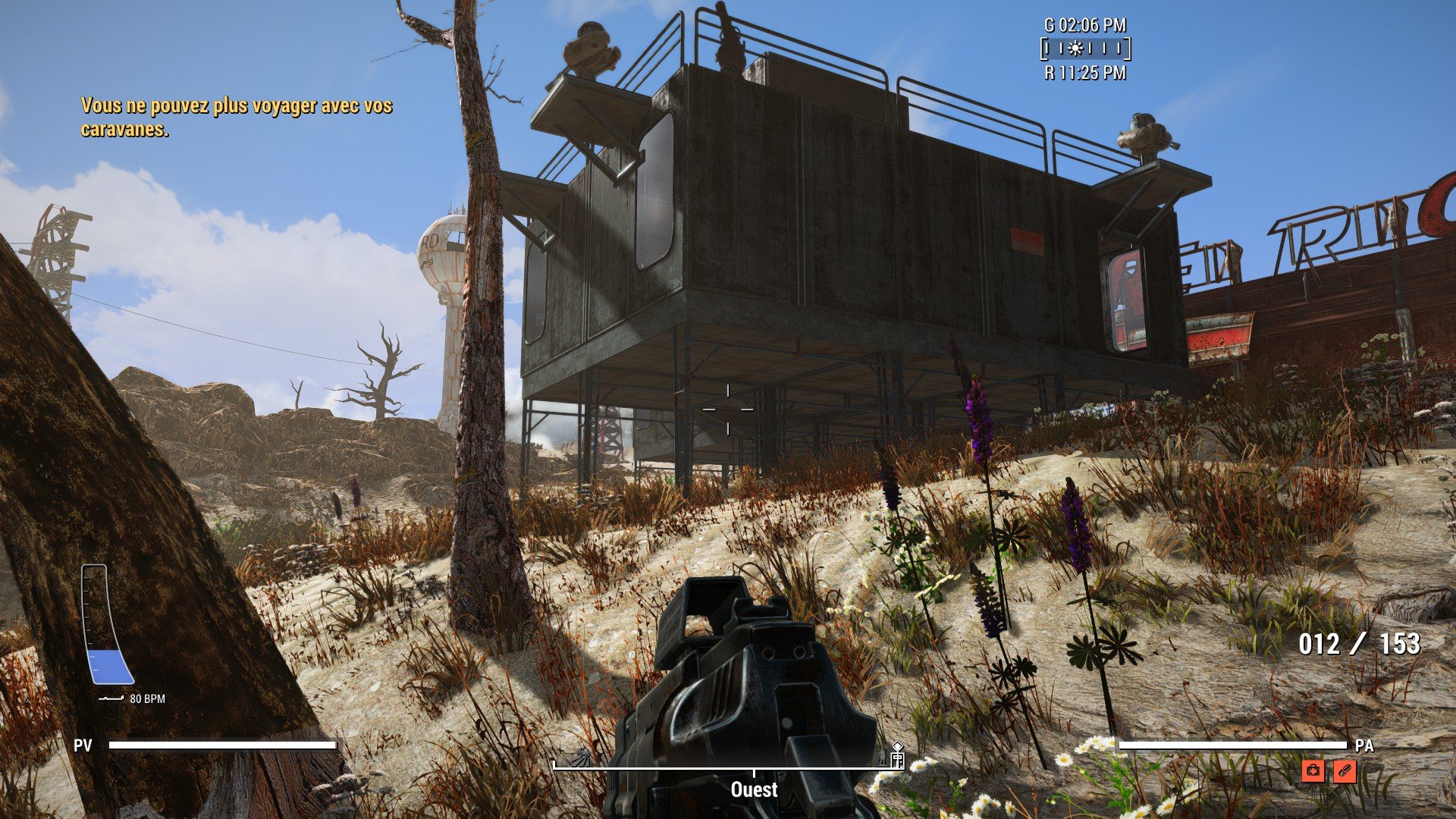Click the medkit icon below the PA bar

1313,771
